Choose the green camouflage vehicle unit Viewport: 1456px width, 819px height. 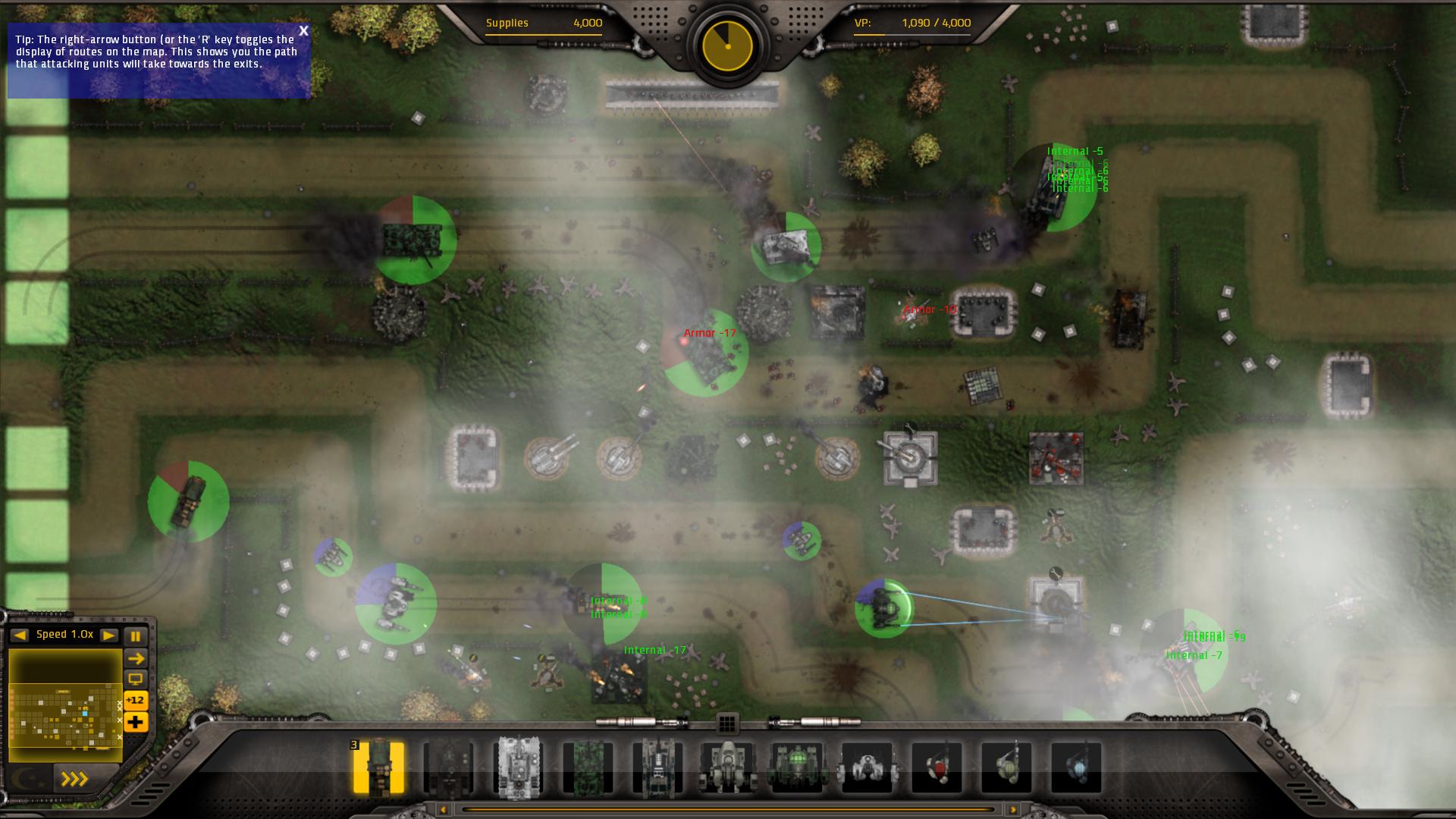click(x=588, y=767)
